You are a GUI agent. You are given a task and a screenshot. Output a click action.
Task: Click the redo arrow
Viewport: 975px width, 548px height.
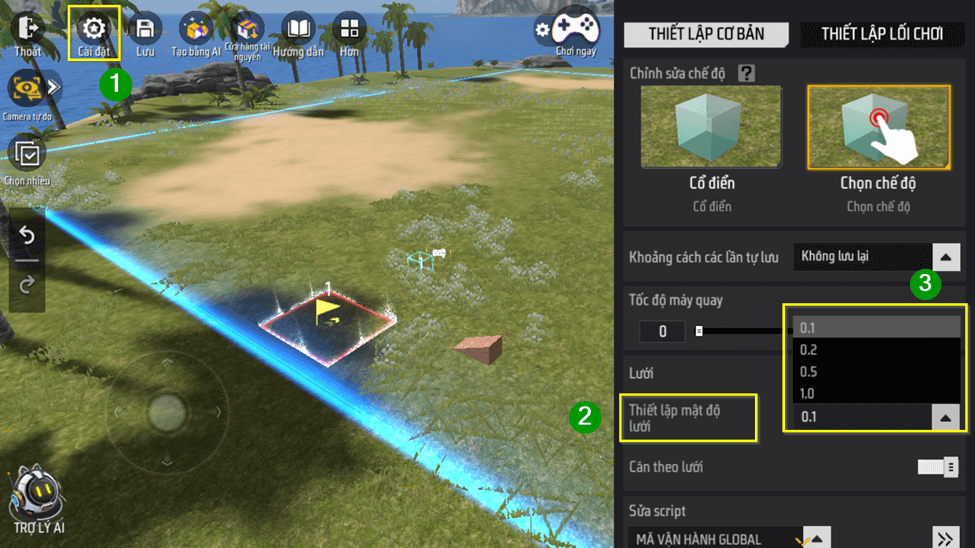pos(27,284)
